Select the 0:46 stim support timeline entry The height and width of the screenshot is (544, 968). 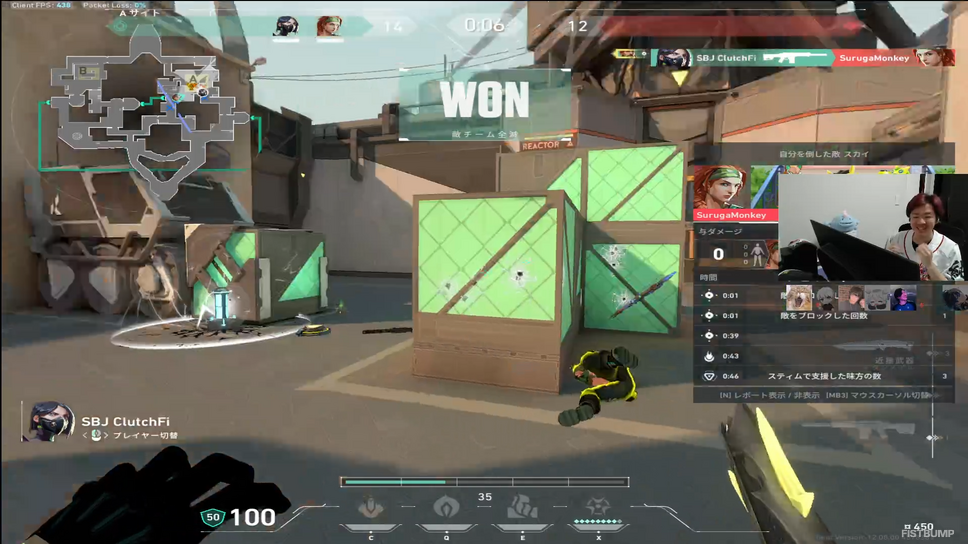pyautogui.click(x=822, y=376)
